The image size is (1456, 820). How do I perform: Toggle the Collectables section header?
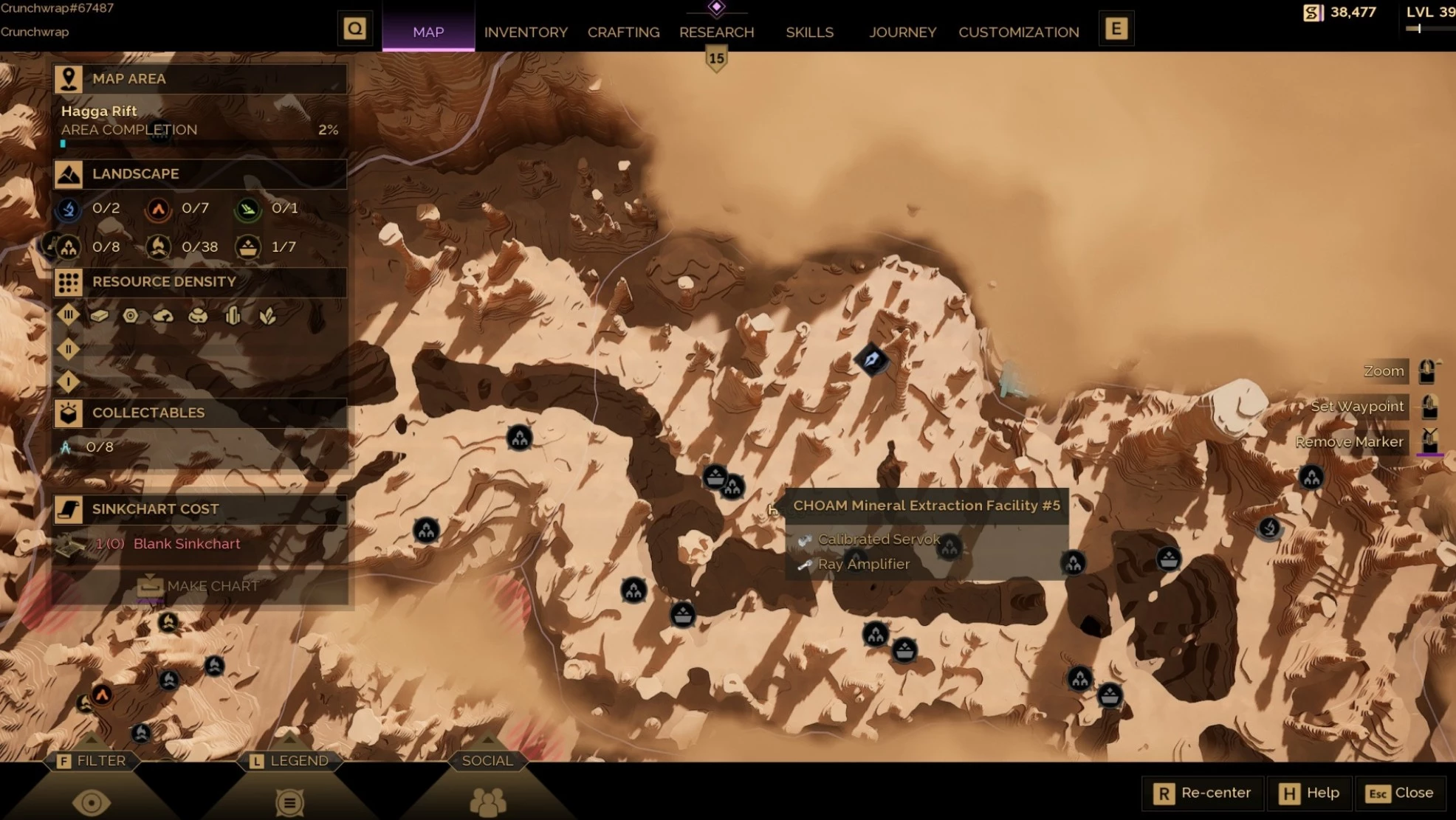[199, 413]
